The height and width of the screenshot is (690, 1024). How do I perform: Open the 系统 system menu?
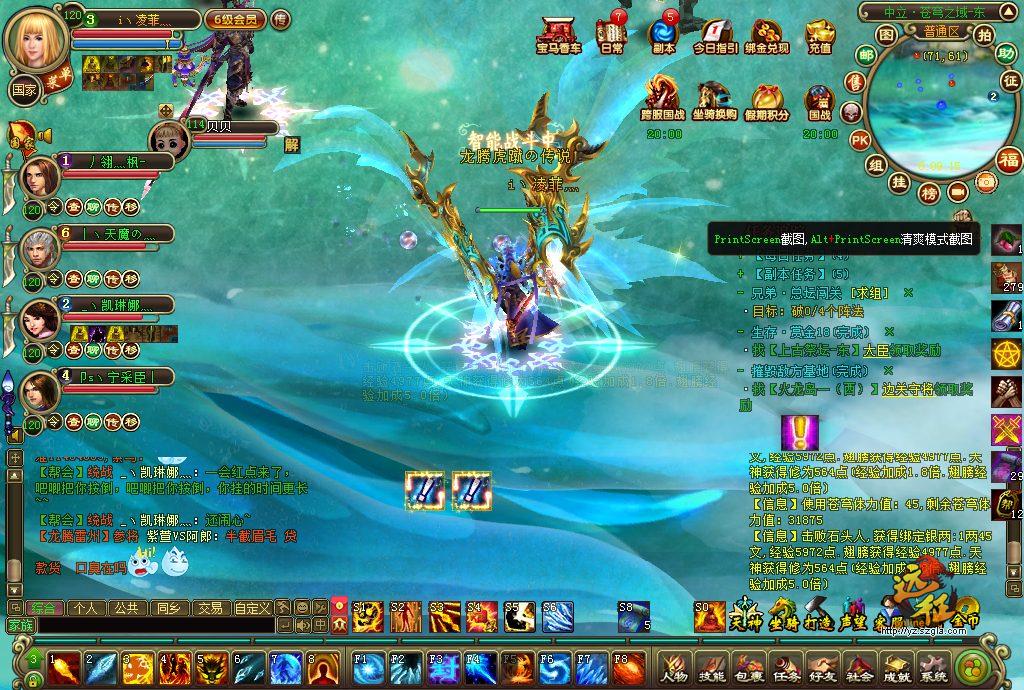pyautogui.click(x=933, y=667)
